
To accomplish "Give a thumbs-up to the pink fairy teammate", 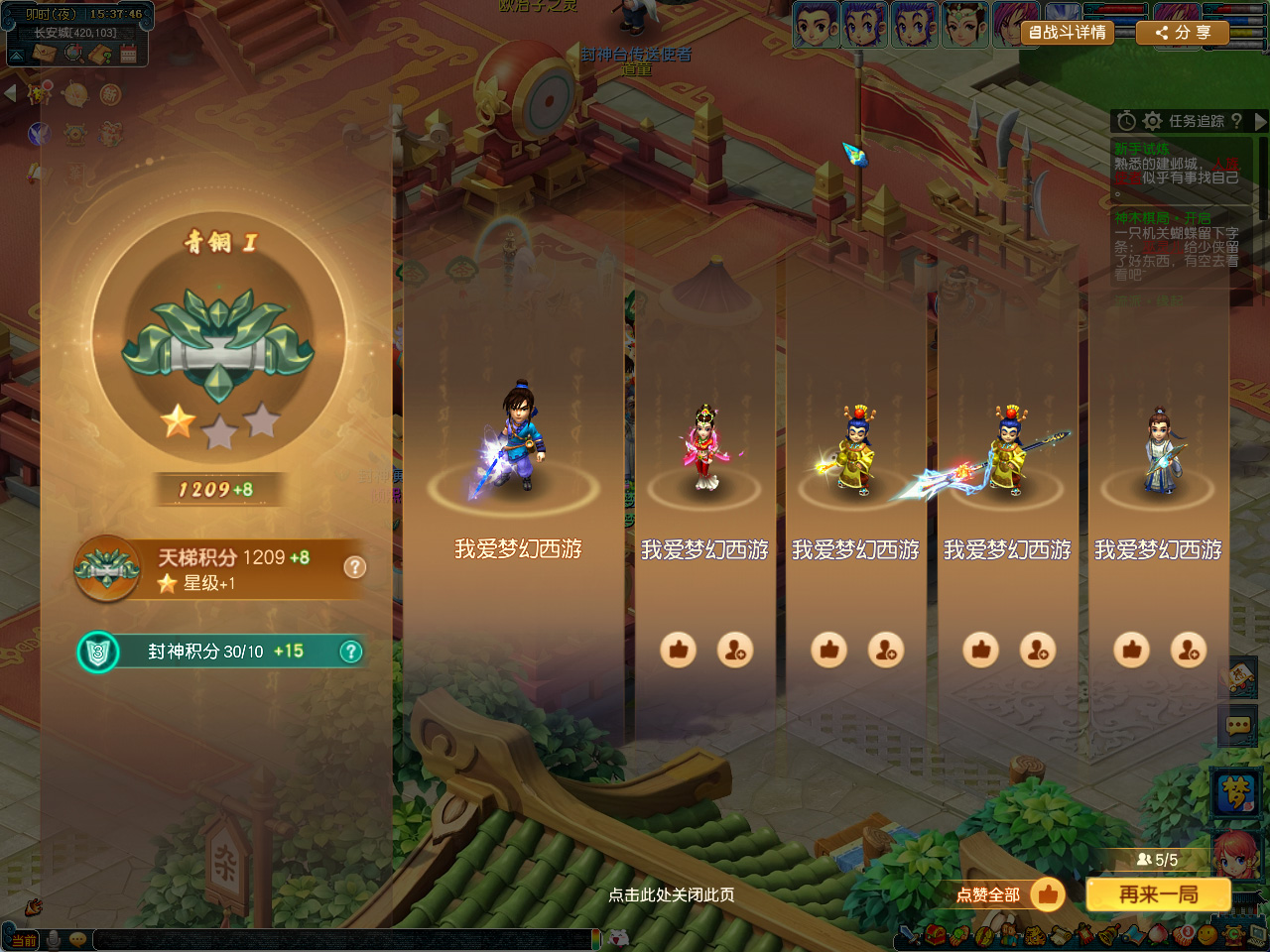I will click(679, 650).
